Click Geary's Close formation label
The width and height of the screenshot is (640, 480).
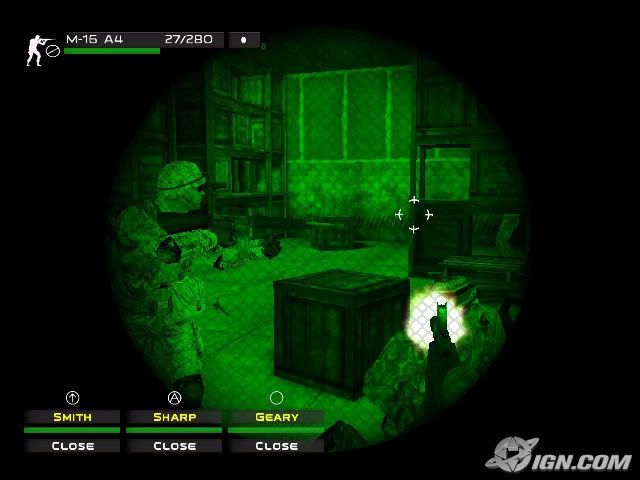(x=276, y=446)
